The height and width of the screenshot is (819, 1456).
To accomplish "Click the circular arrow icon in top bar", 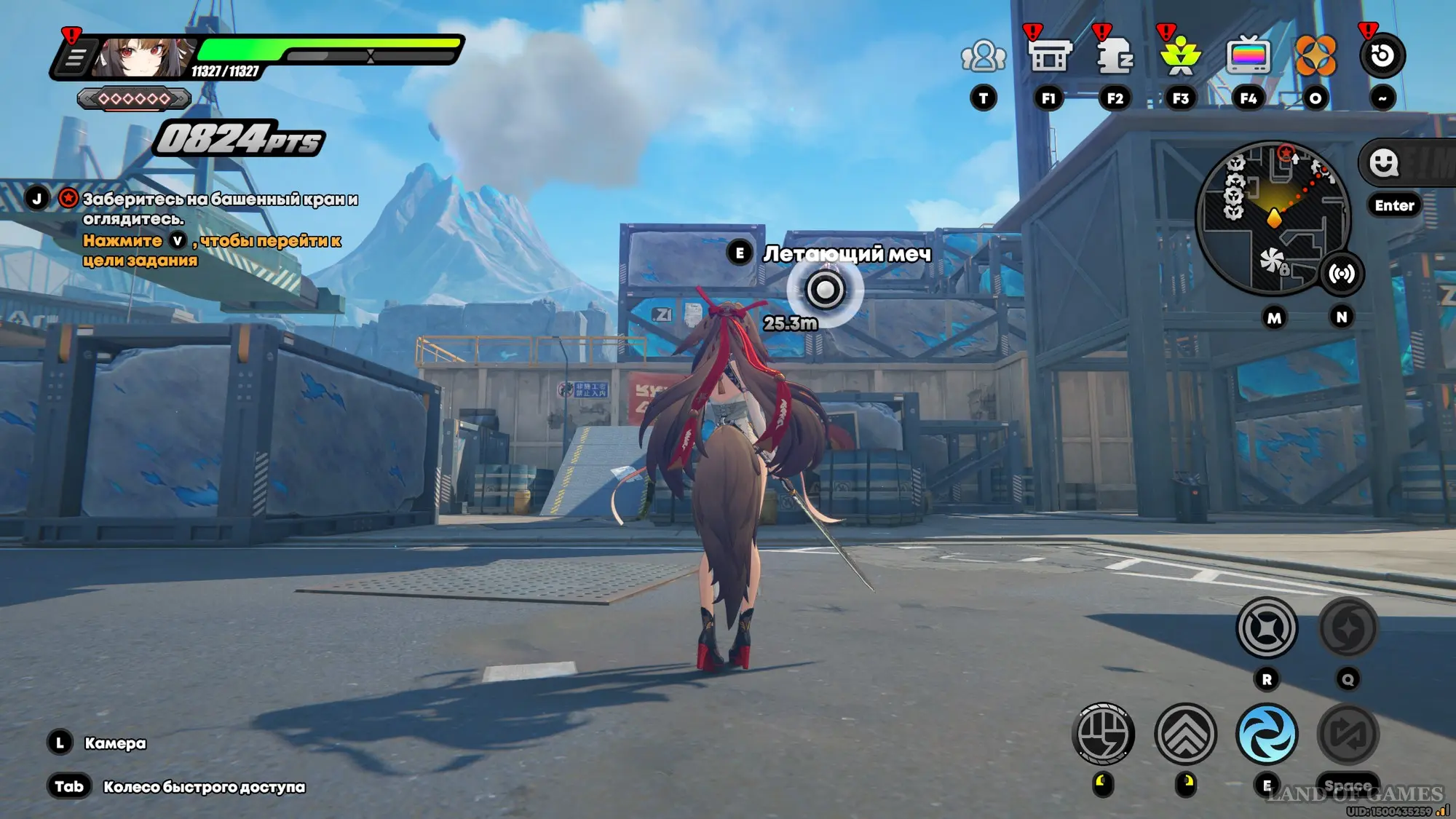I will pos(1382,56).
